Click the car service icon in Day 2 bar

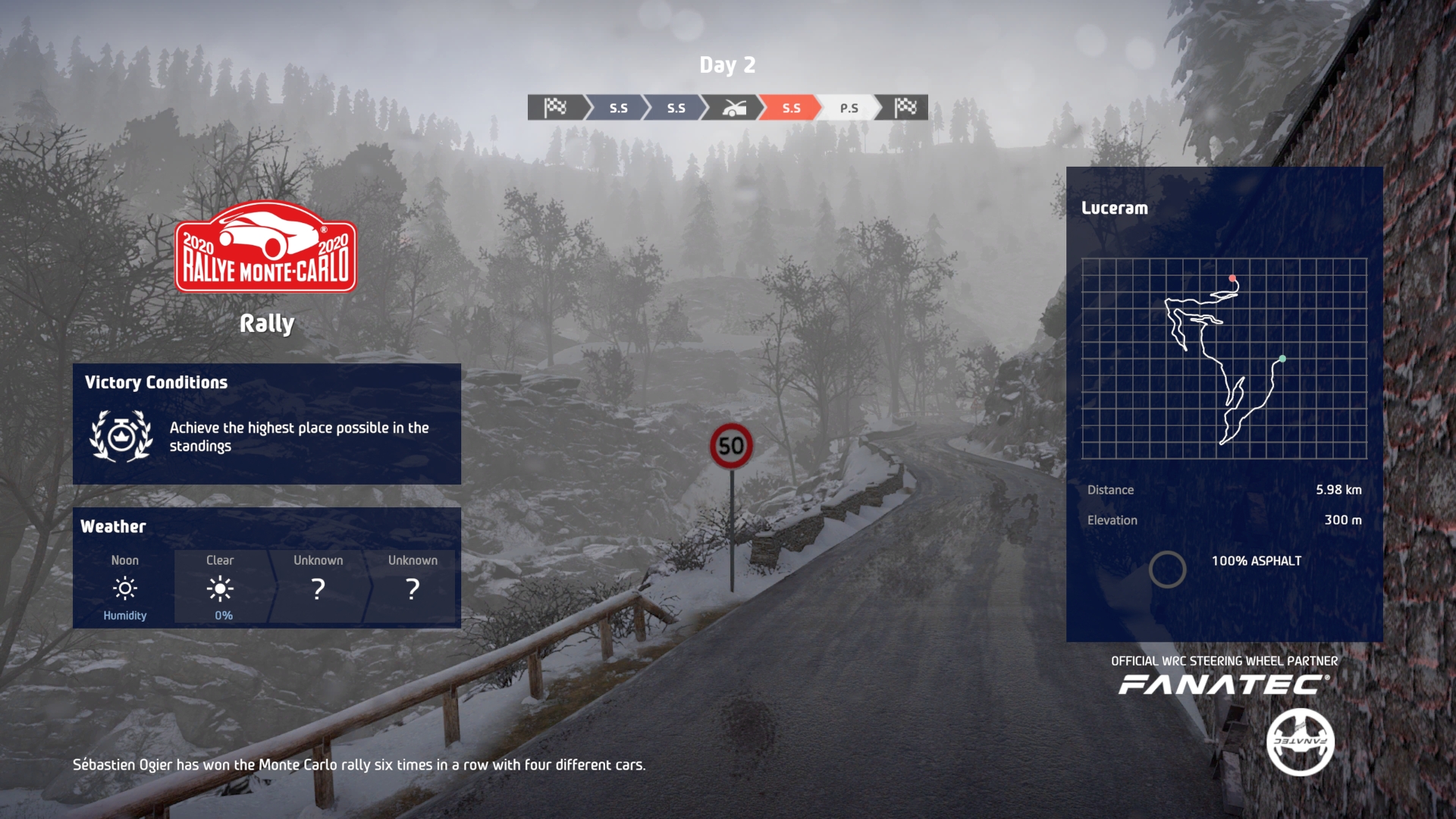point(733,108)
